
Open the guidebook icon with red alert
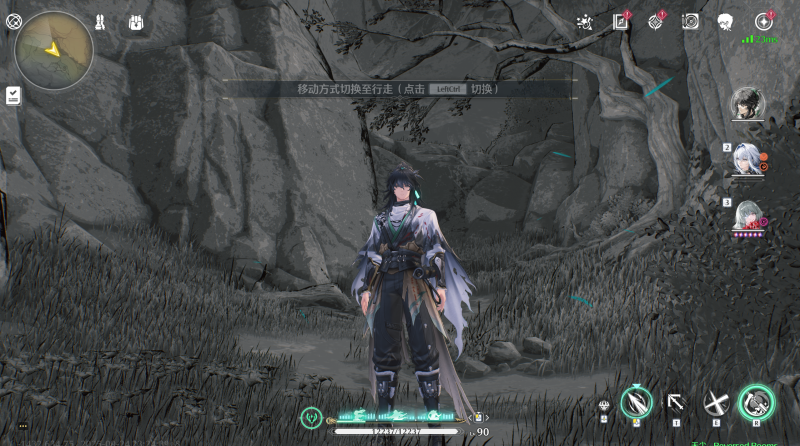[x=621, y=21]
